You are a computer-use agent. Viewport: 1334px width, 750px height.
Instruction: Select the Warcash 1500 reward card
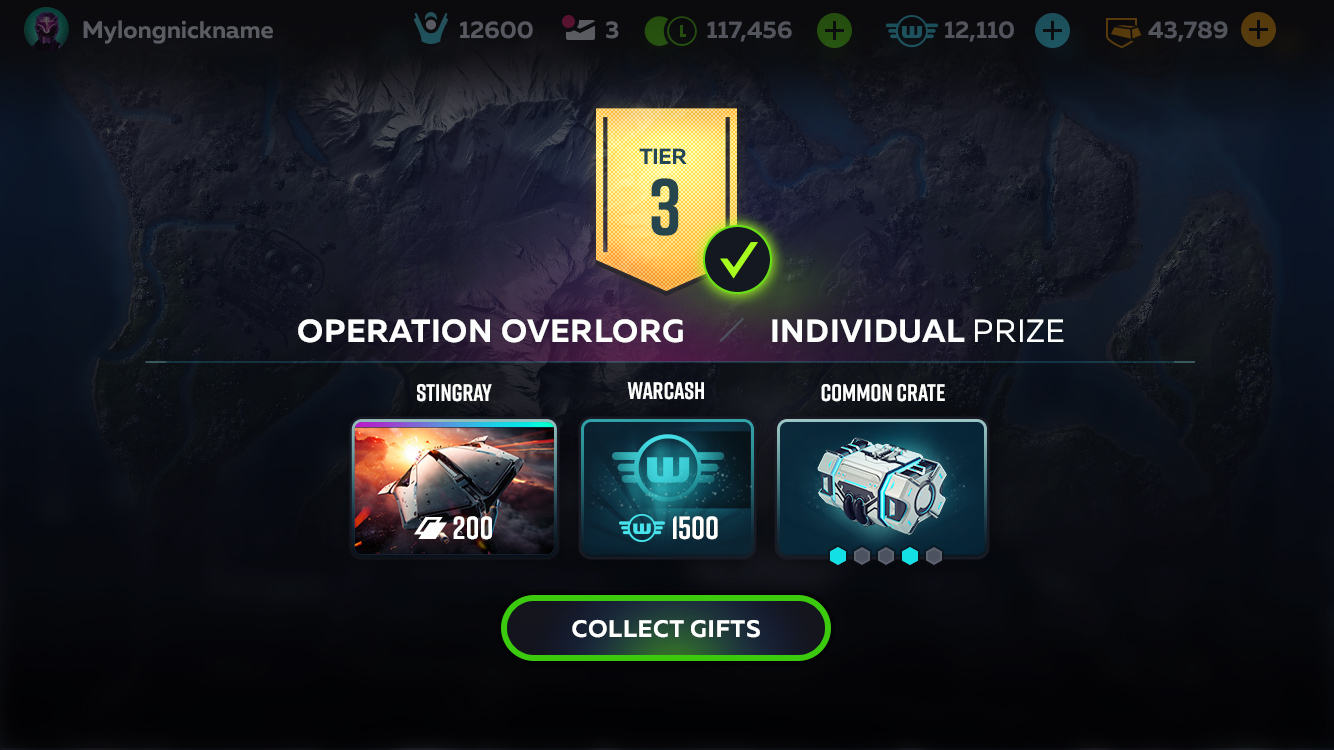click(667, 487)
